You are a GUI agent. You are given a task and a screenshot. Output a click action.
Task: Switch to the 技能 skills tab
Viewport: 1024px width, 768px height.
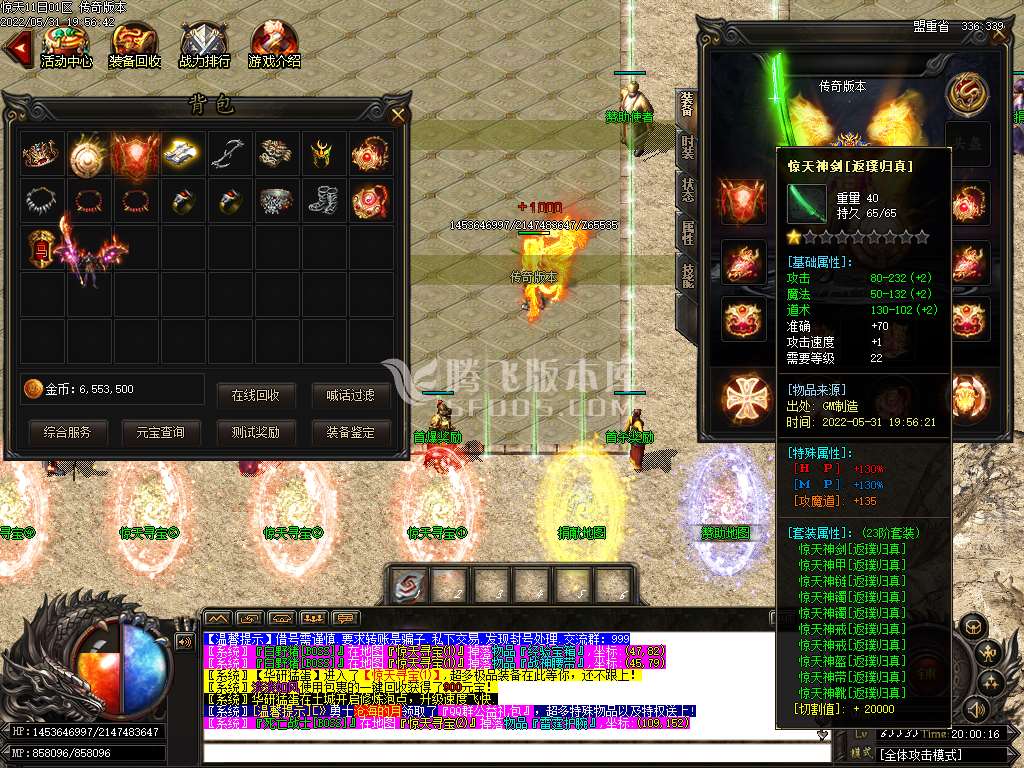[687, 277]
